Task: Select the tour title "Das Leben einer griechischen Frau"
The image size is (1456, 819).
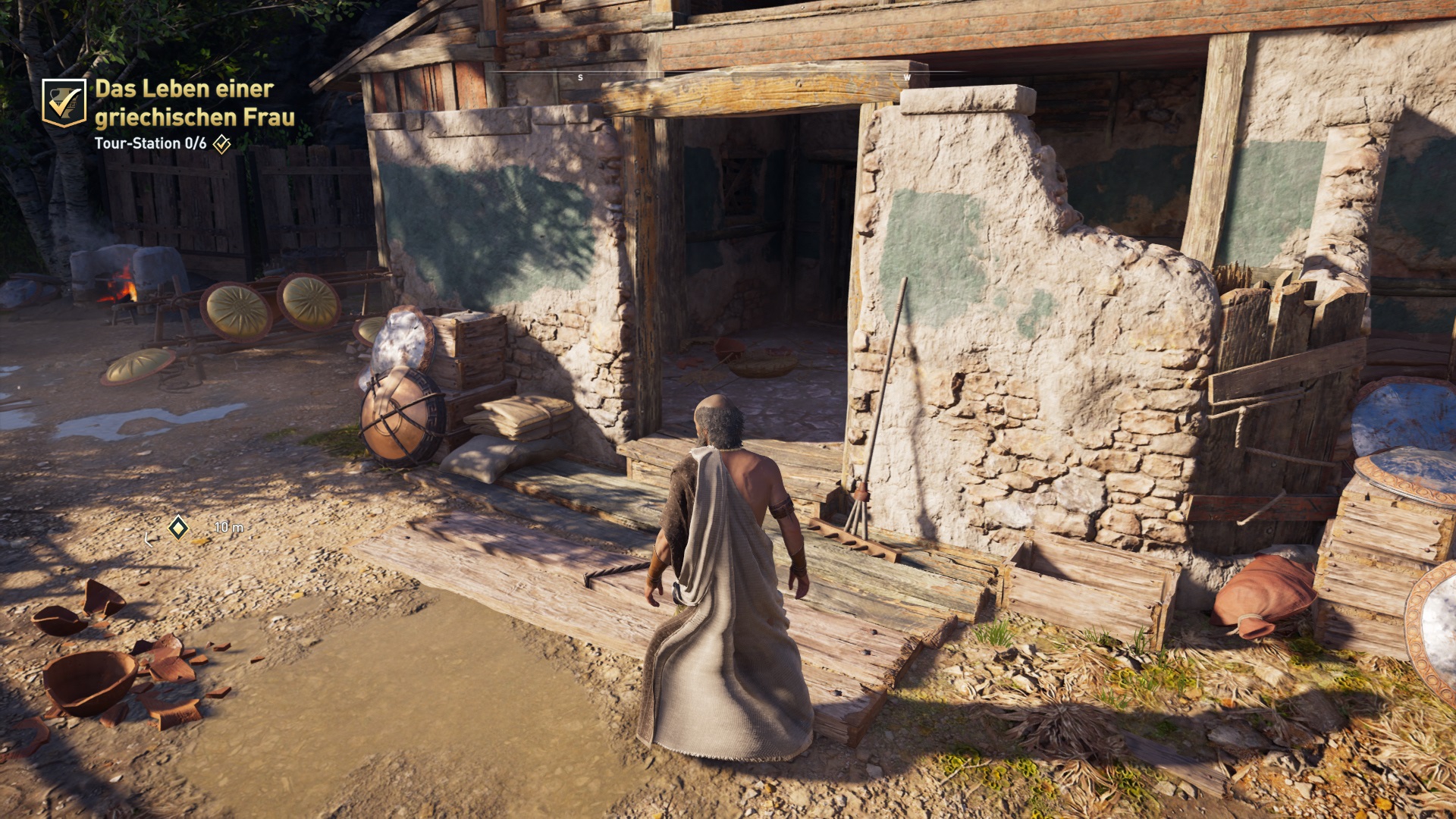Action: (x=194, y=102)
